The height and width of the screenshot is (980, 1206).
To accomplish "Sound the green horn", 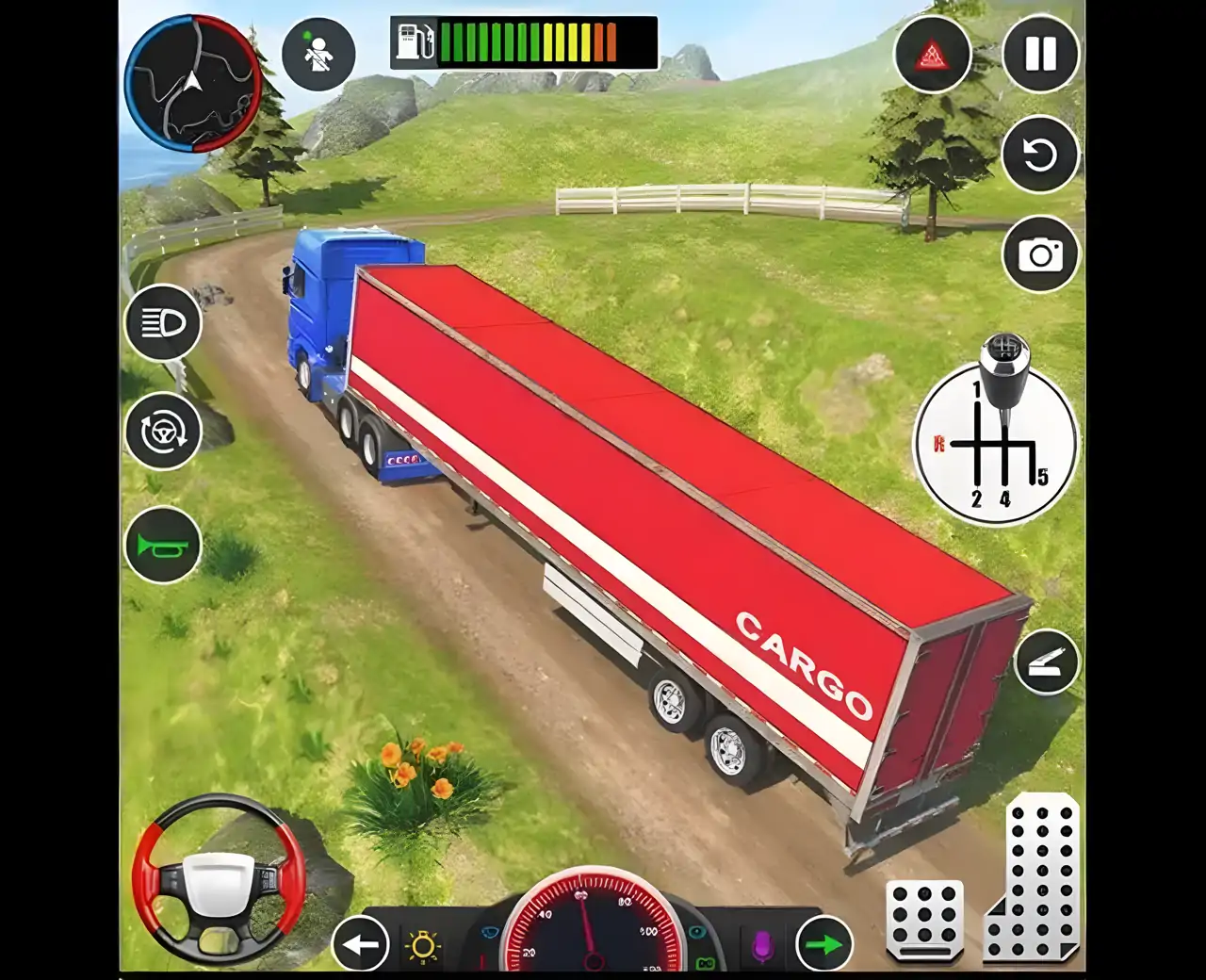I will point(163,546).
